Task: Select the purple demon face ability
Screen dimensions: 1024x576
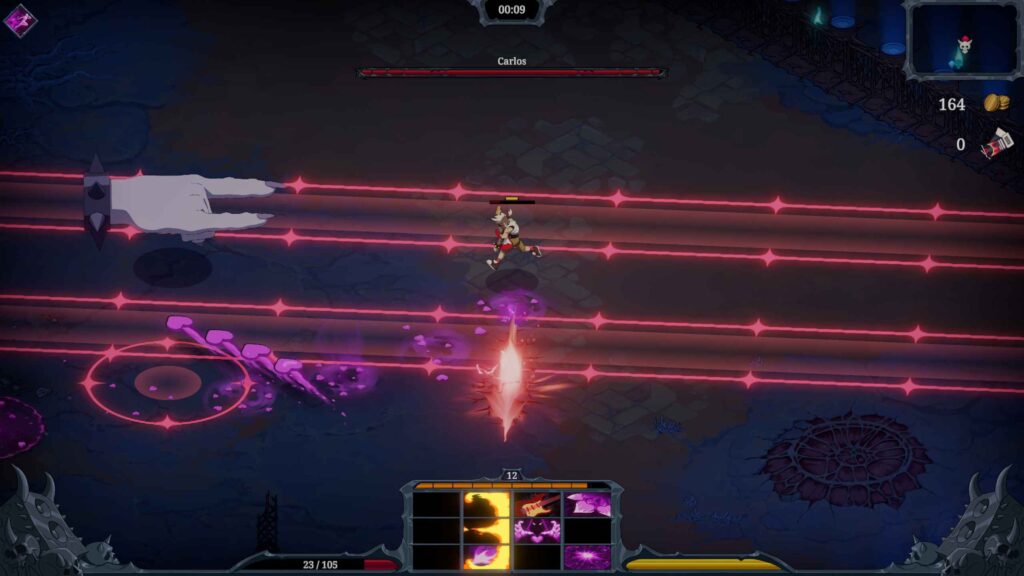Action: 537,530
